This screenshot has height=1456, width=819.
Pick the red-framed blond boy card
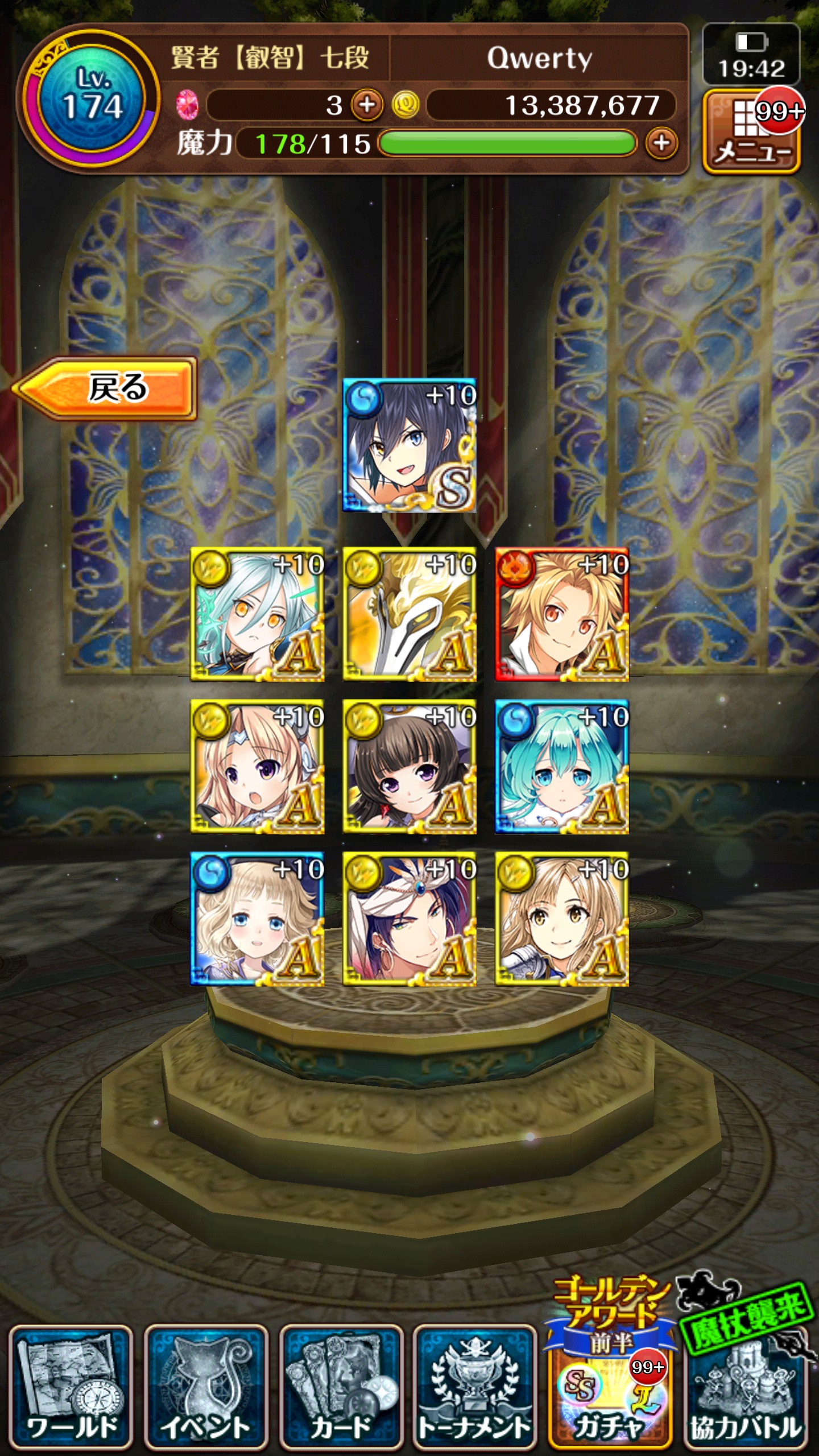[x=562, y=614]
